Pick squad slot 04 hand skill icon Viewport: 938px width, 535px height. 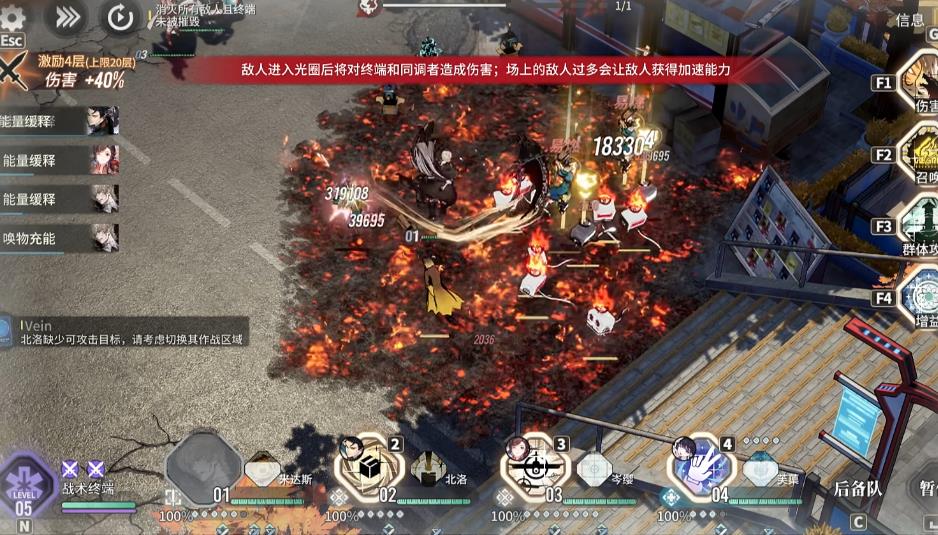click(x=702, y=466)
